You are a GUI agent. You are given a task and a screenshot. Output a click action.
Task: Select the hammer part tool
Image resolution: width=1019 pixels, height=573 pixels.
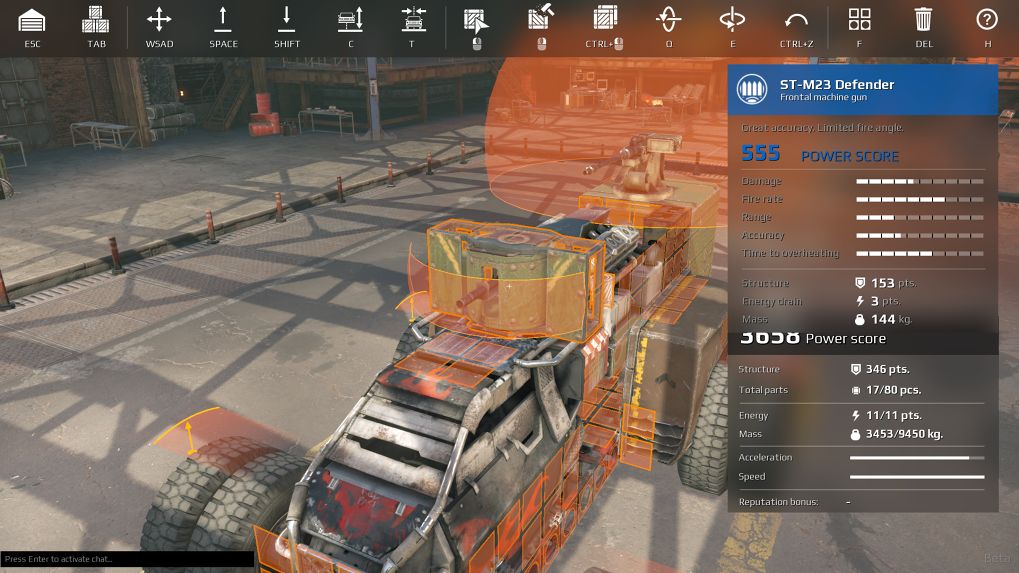pos(541,20)
